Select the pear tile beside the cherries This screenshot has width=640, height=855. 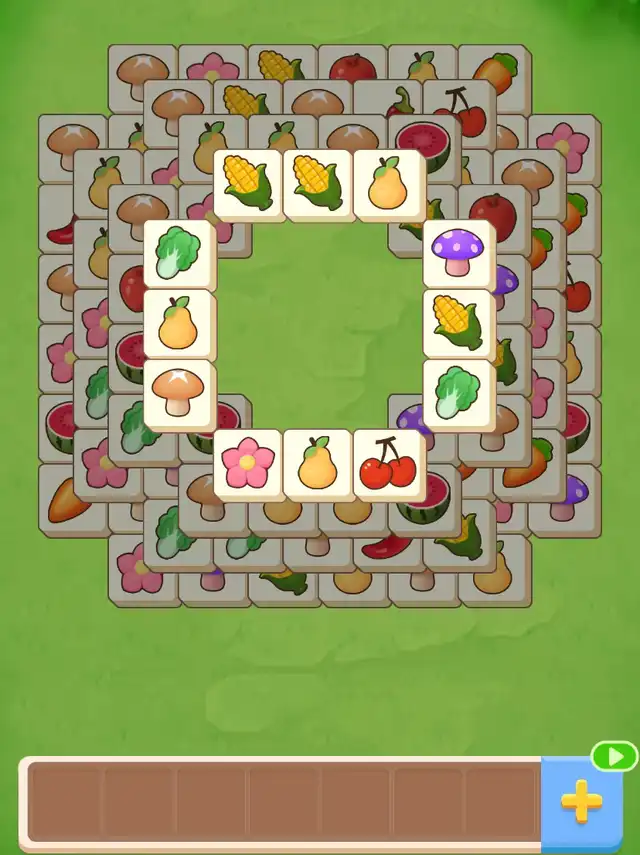pos(318,464)
